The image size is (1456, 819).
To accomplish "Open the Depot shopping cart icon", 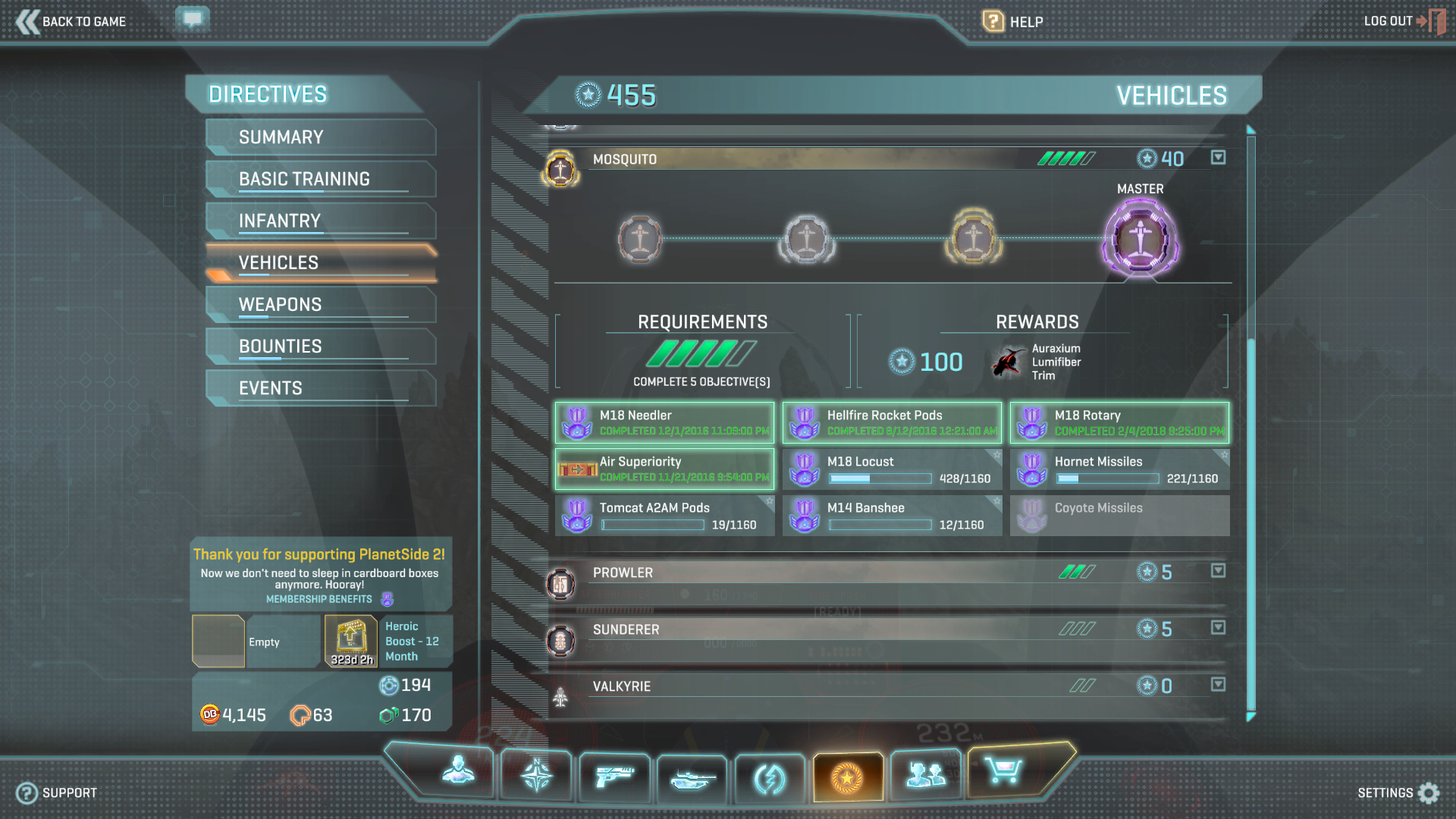I will tap(1005, 775).
